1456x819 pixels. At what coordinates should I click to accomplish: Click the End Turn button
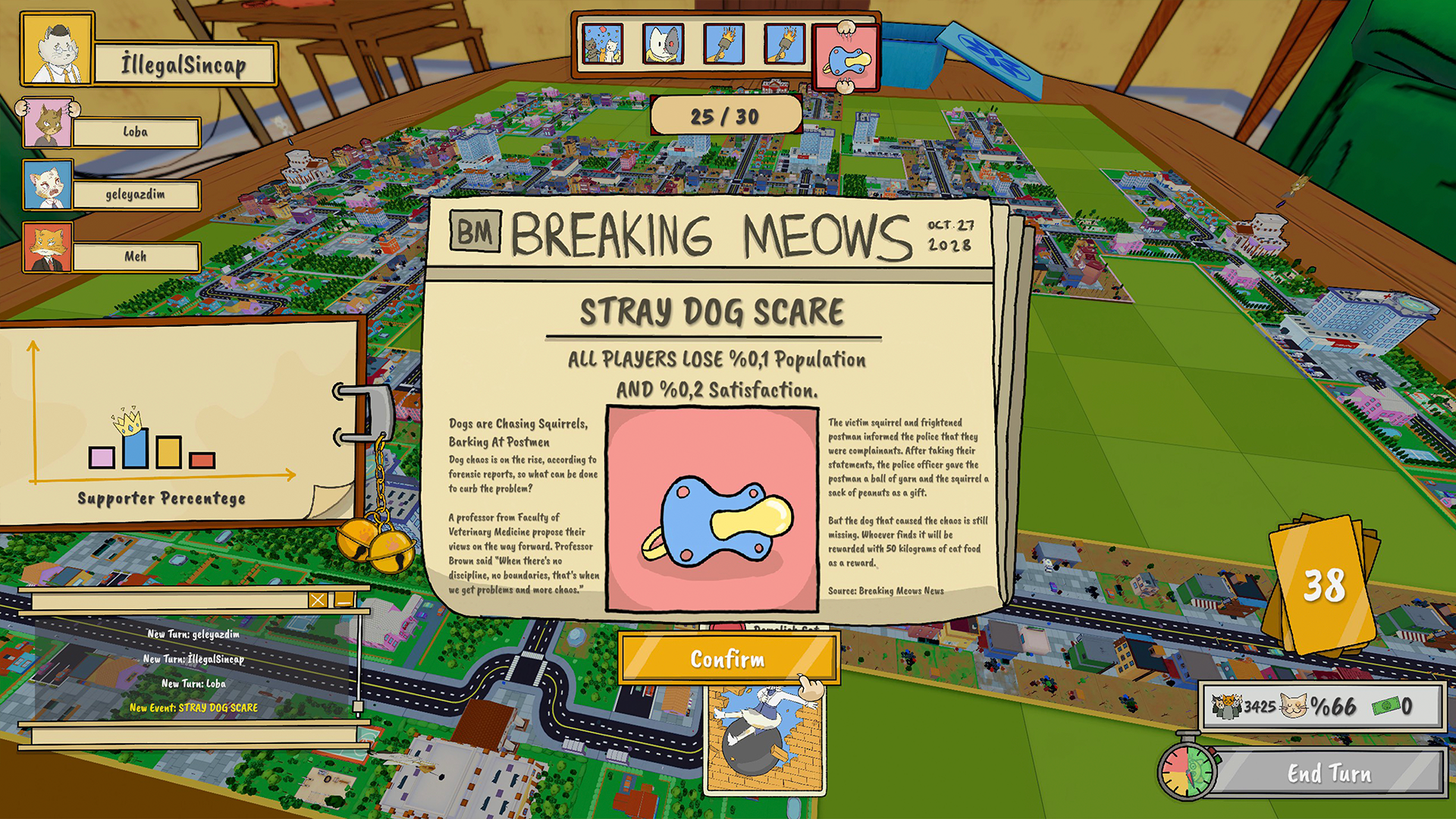click(x=1330, y=773)
